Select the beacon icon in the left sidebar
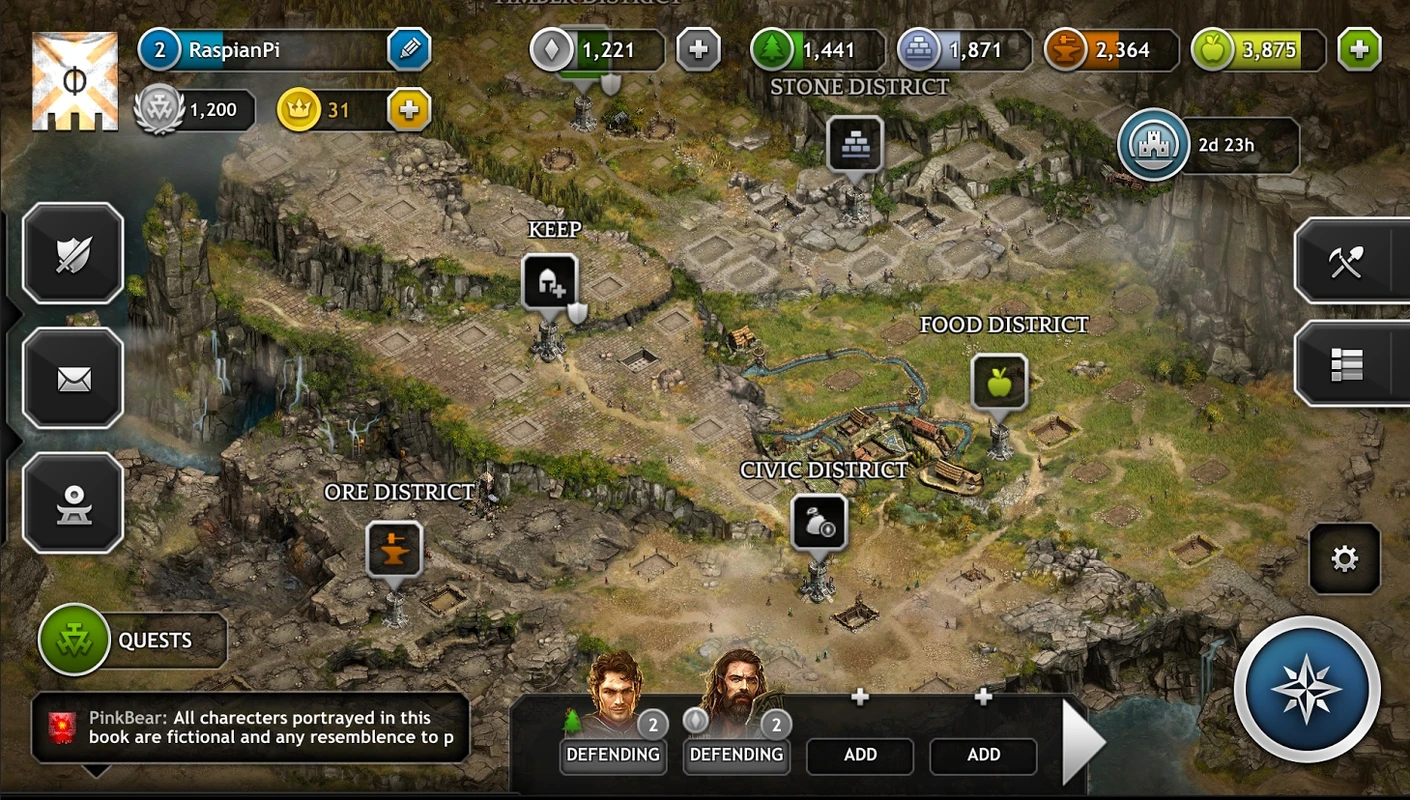 [x=72, y=503]
